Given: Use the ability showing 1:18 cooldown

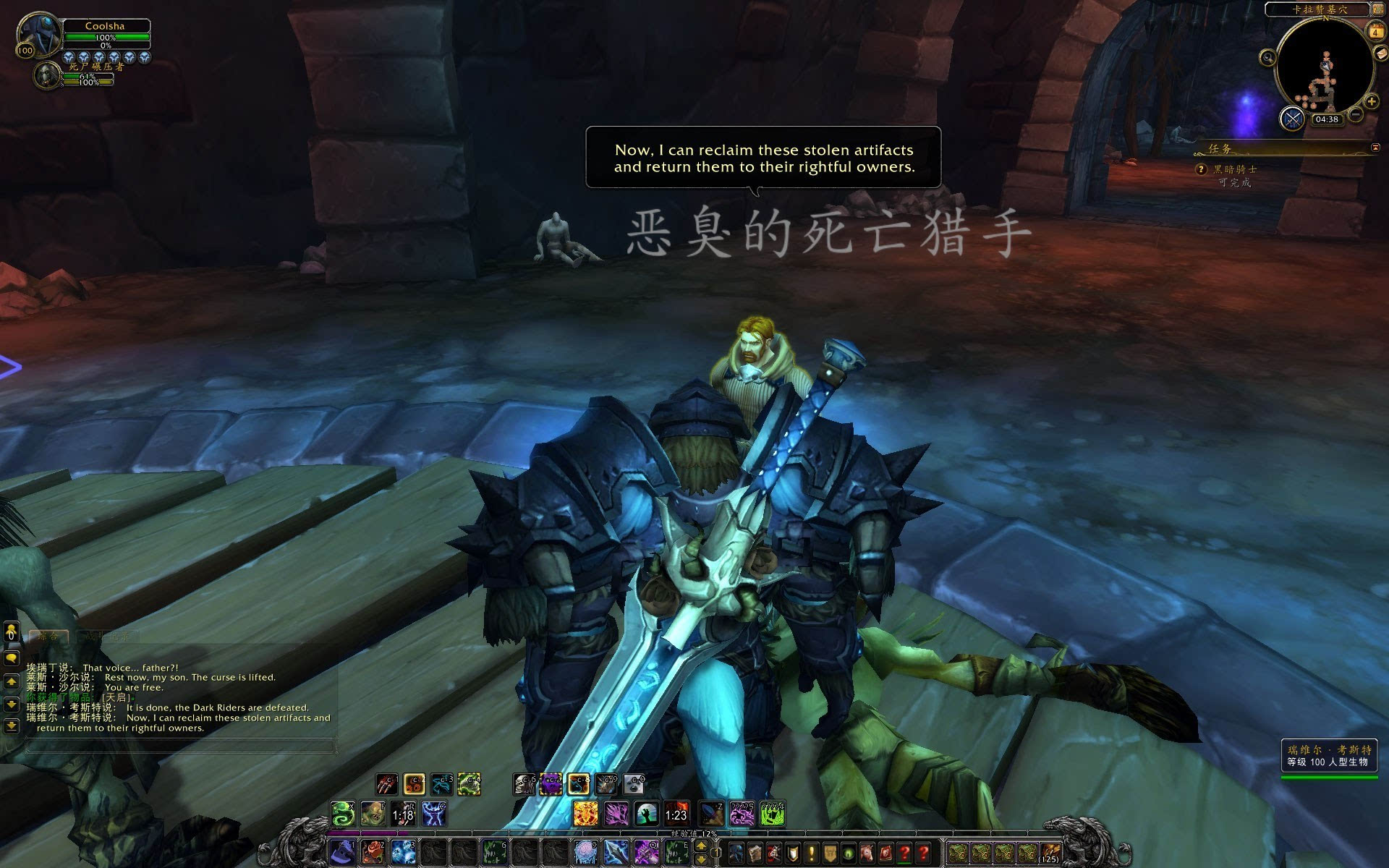Looking at the screenshot, I should coord(403,814).
